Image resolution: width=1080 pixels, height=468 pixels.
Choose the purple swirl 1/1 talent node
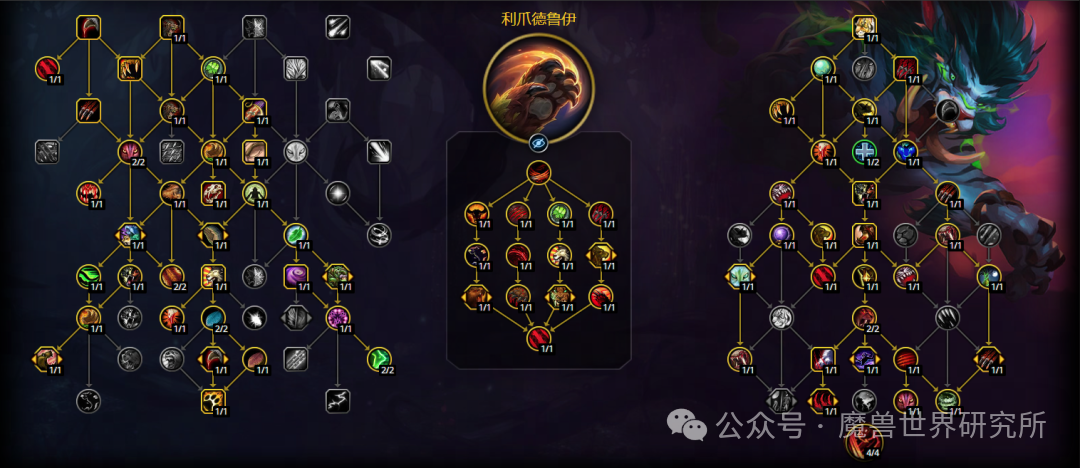pos(295,274)
